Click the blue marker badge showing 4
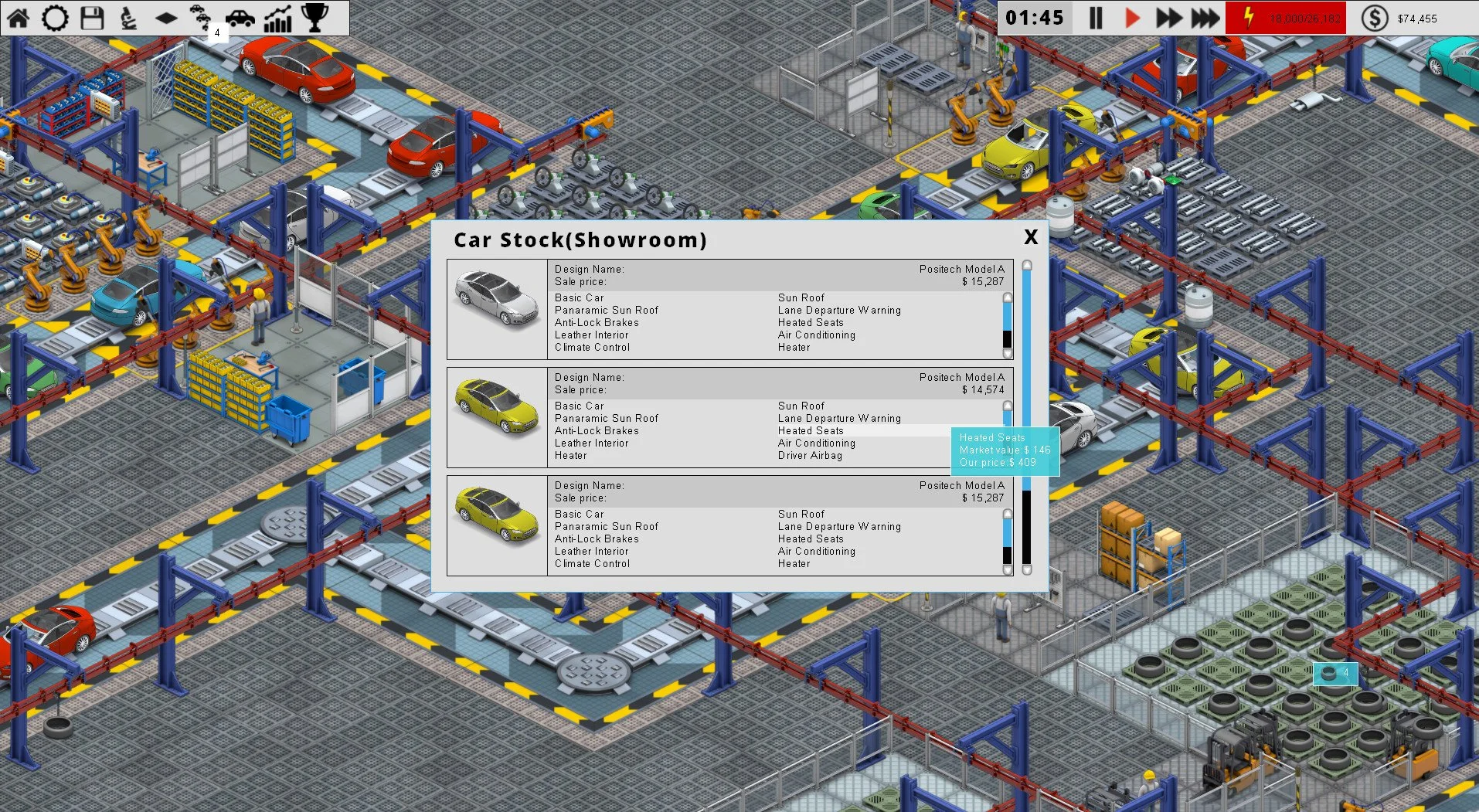The height and width of the screenshot is (812, 1479). click(x=1334, y=674)
